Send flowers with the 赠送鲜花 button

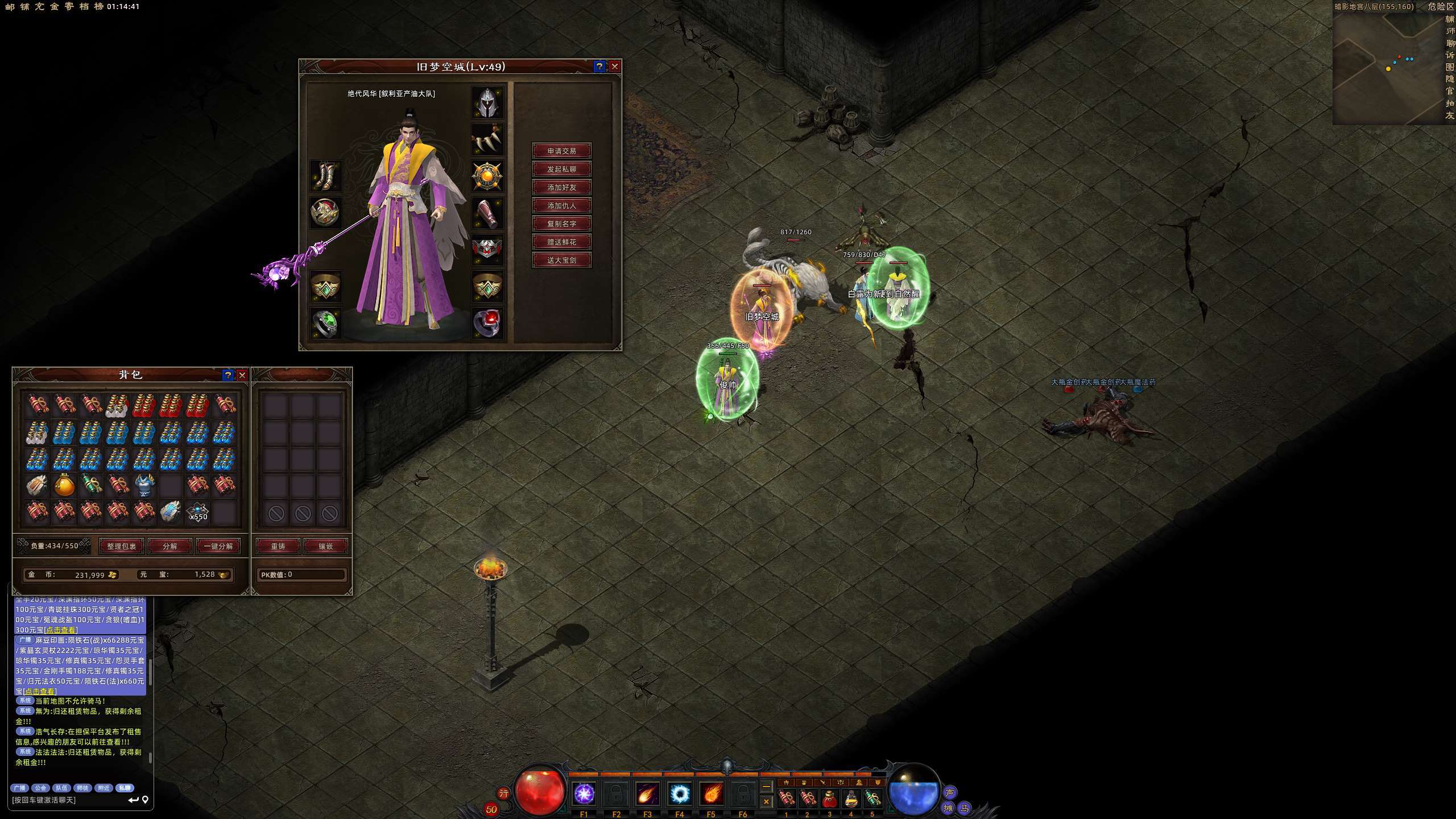[561, 242]
